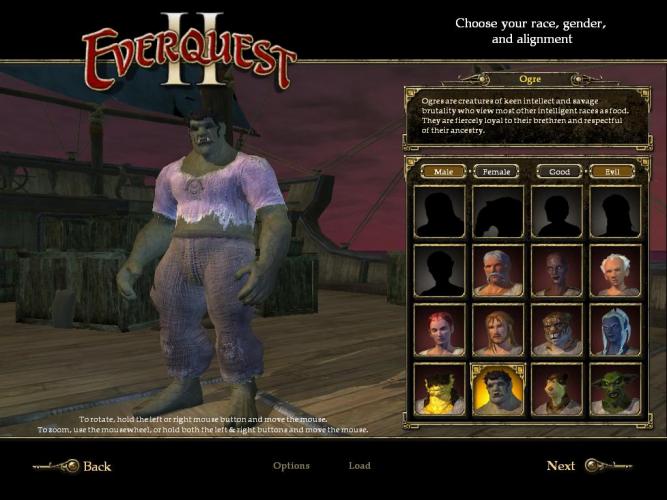Choose the Good alignment
The width and height of the screenshot is (667, 500).
coord(560,171)
